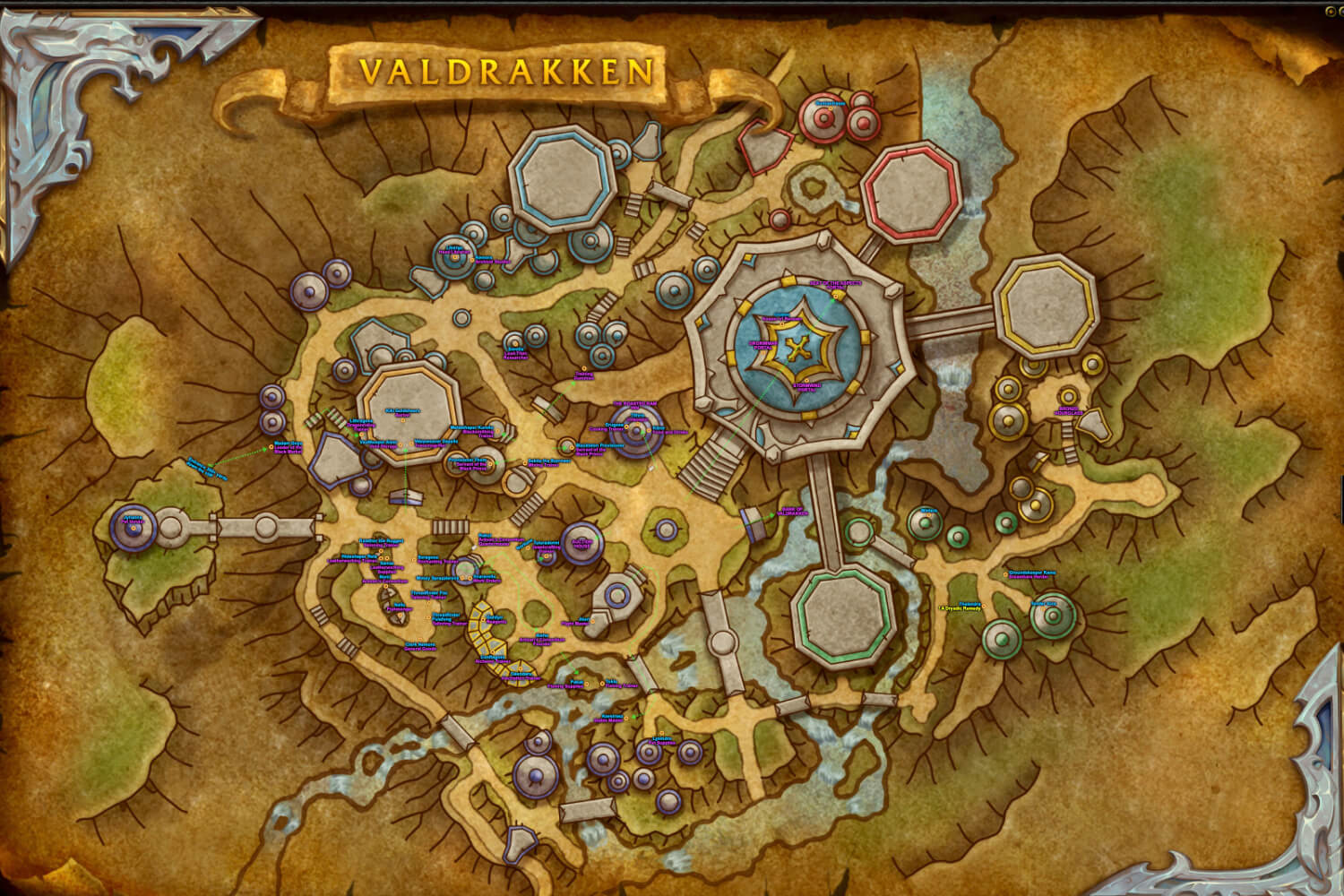Select the Flight Master pin near the plaza
The width and height of the screenshot is (1344, 896).
[x=592, y=620]
